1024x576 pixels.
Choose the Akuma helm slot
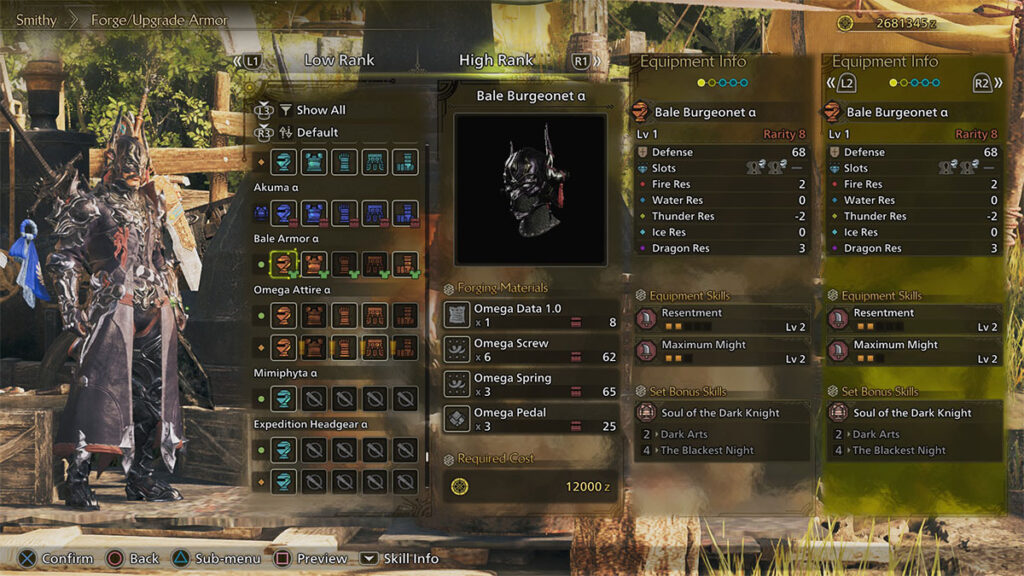[x=285, y=212]
